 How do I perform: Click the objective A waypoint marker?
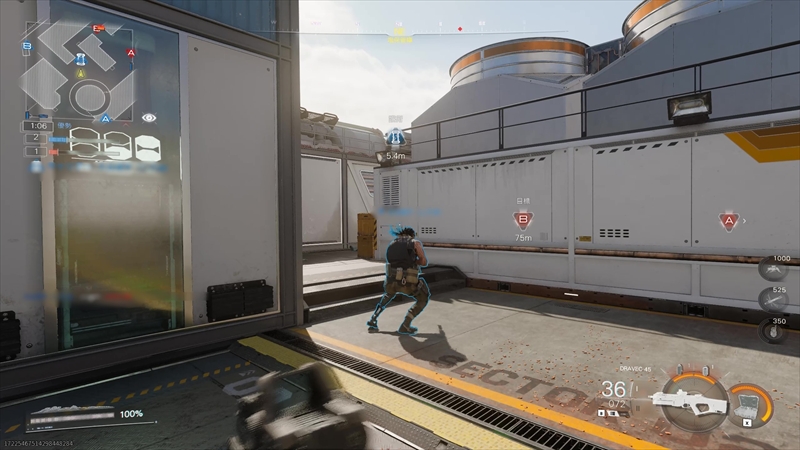[x=728, y=221]
